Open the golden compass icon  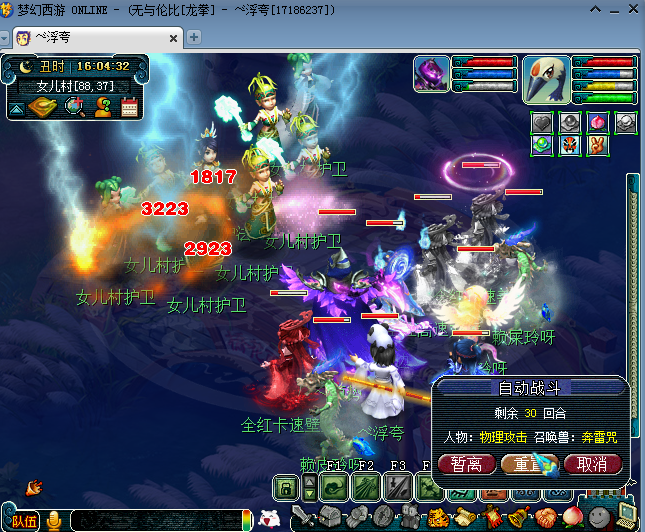[x=45, y=108]
